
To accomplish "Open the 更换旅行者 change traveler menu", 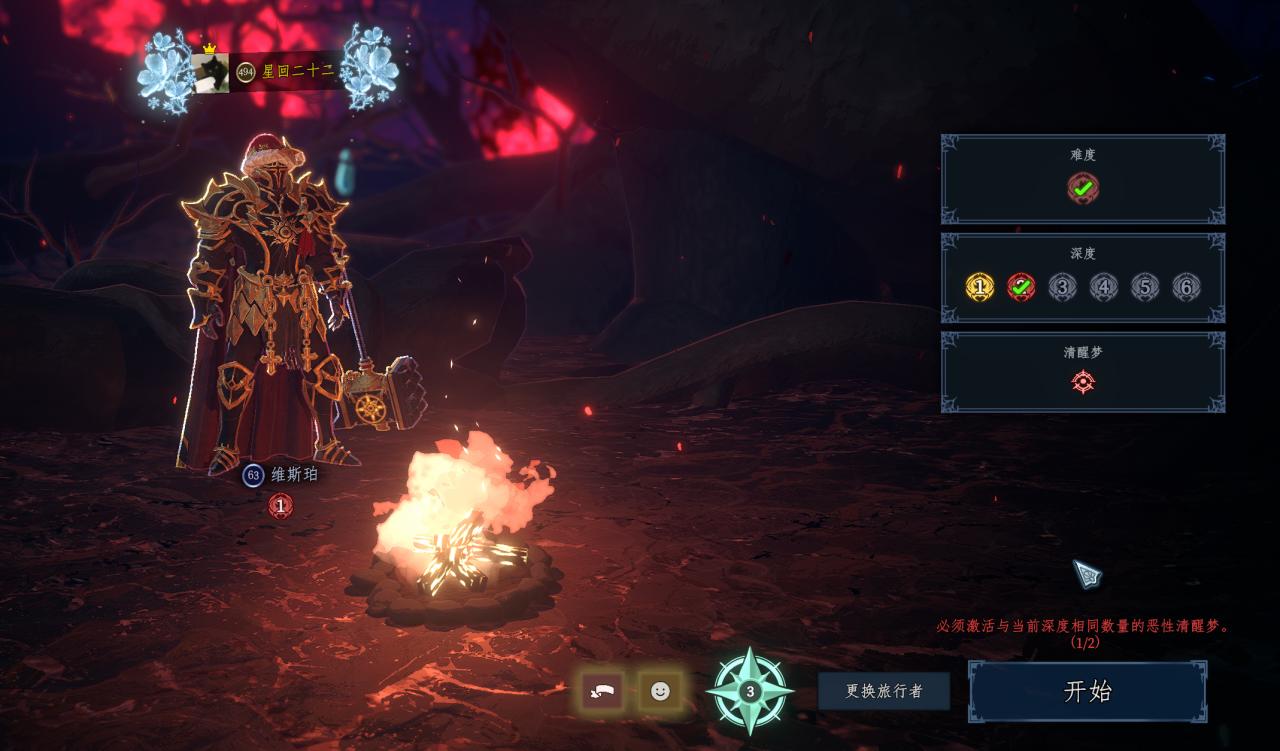I will tap(883, 691).
